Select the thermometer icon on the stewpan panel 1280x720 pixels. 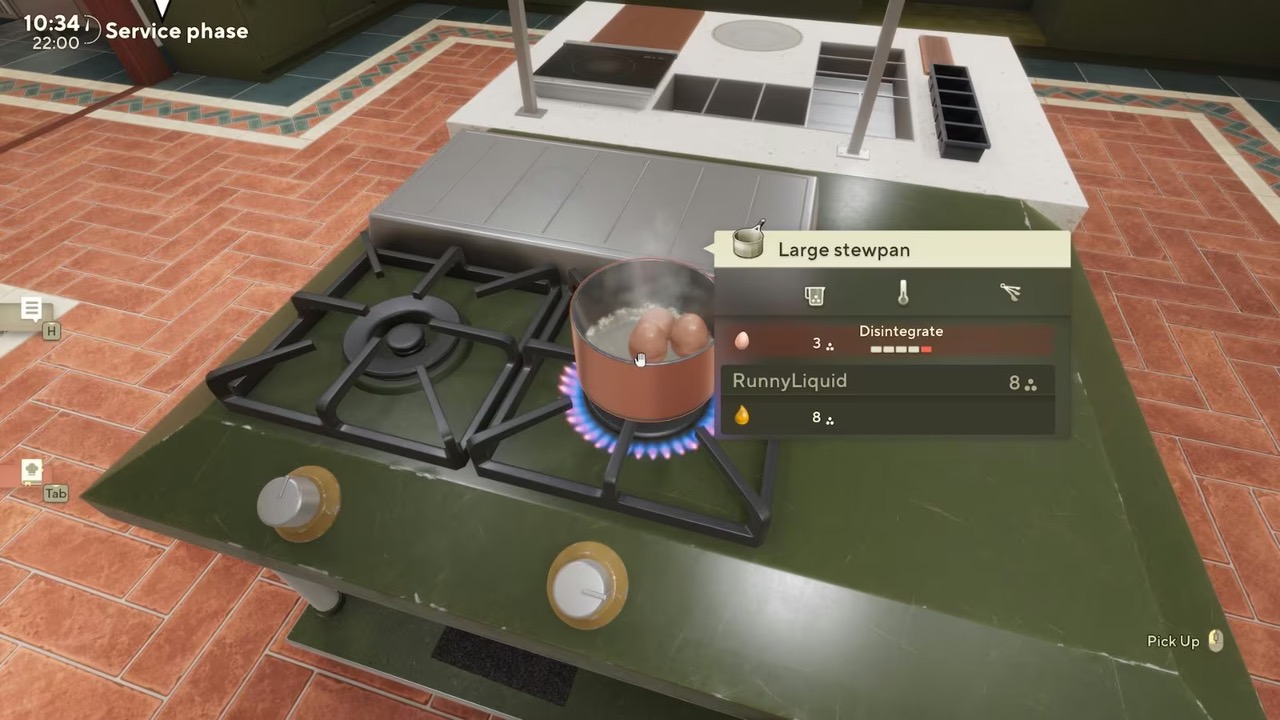pos(902,292)
